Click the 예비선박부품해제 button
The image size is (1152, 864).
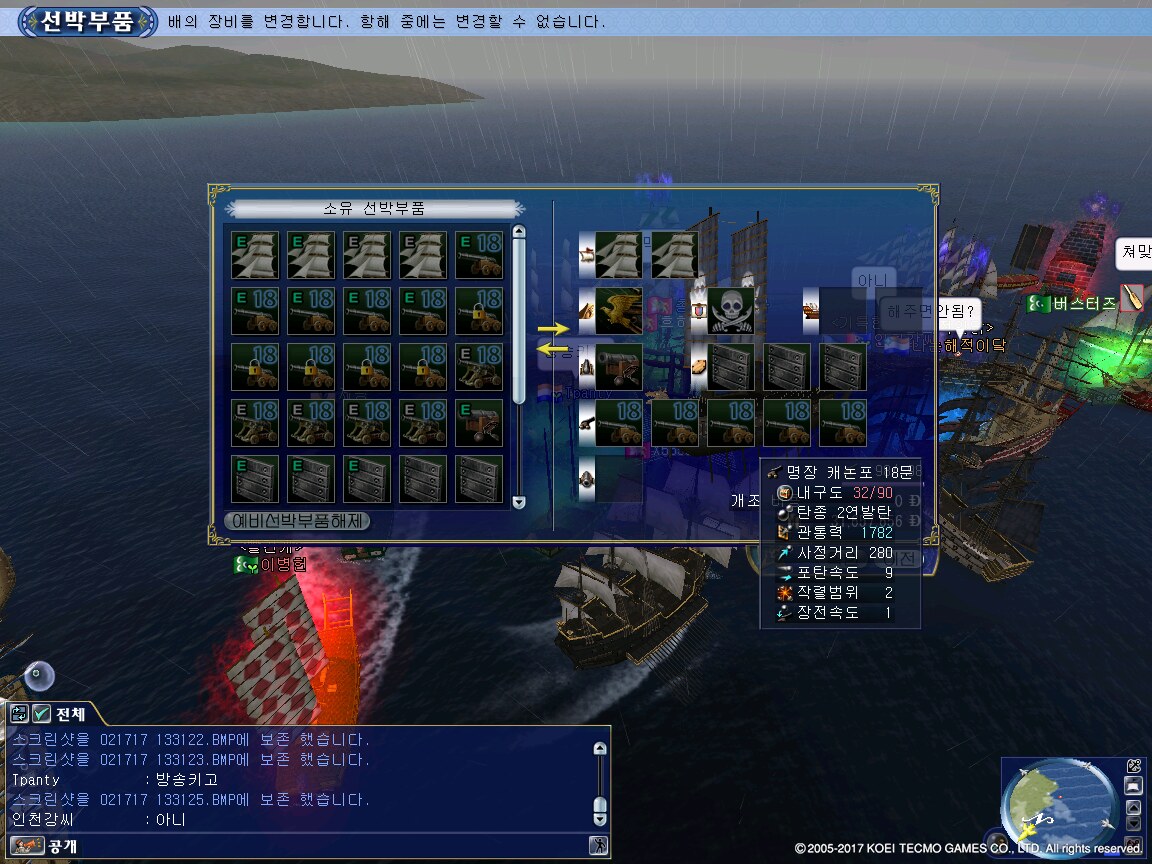(298, 521)
